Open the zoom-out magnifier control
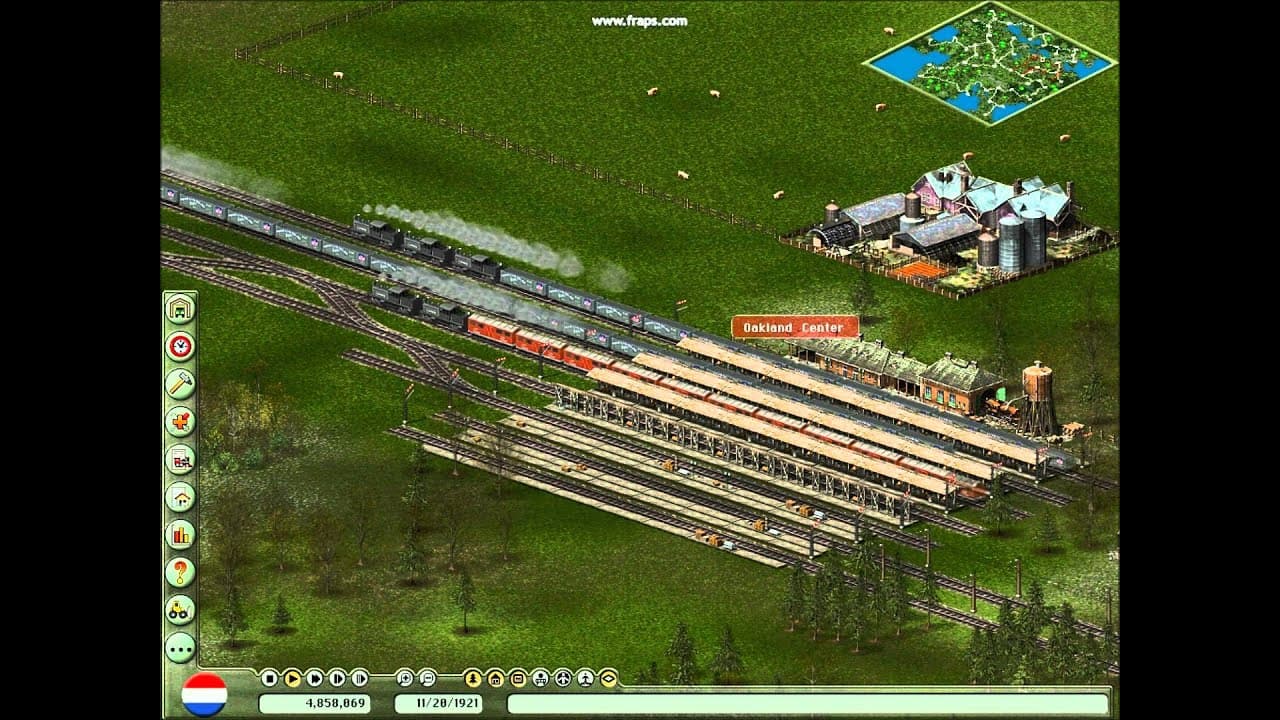This screenshot has width=1280, height=720. point(427,678)
